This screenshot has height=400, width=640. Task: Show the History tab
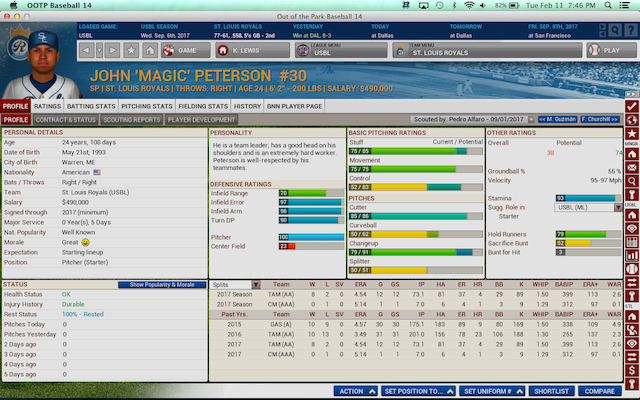[x=248, y=105]
